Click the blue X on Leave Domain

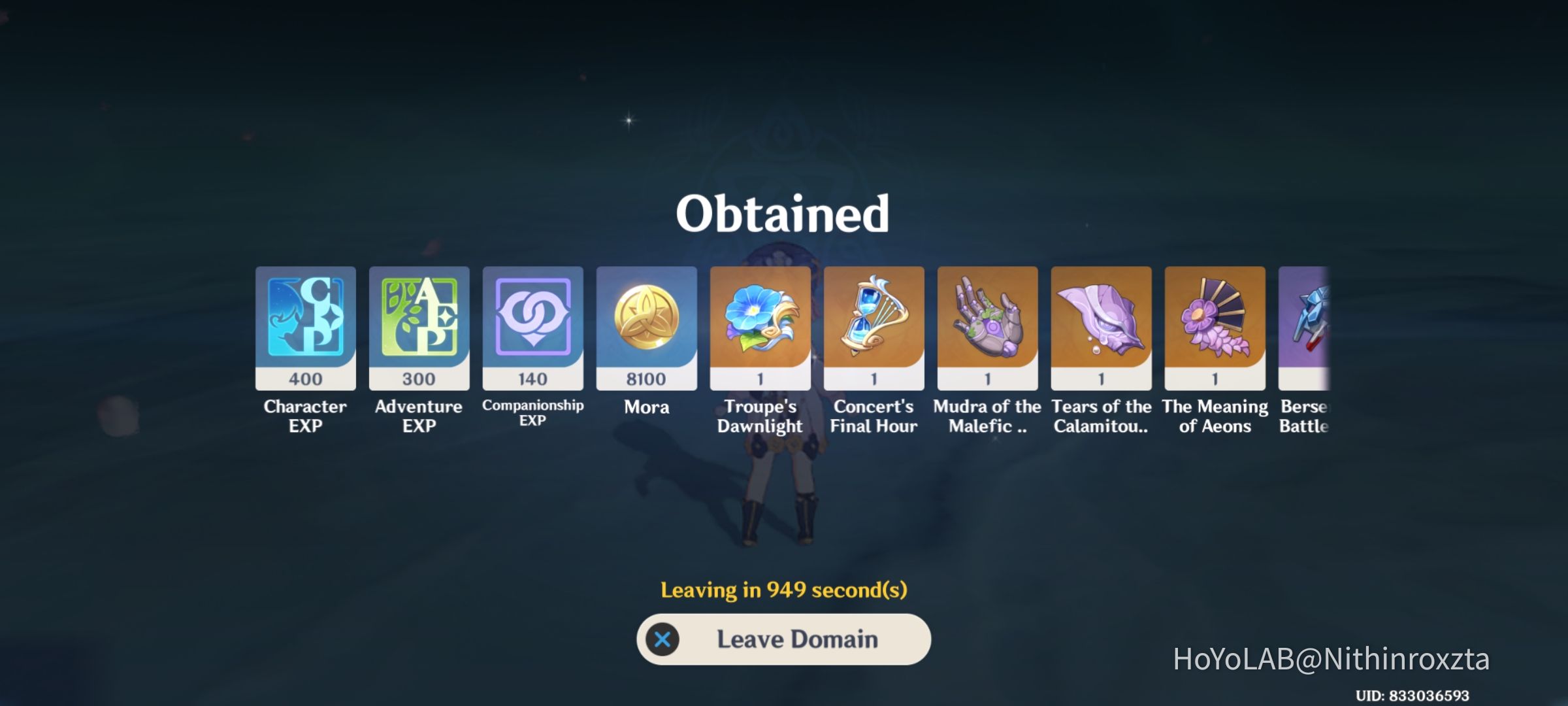[x=664, y=639]
